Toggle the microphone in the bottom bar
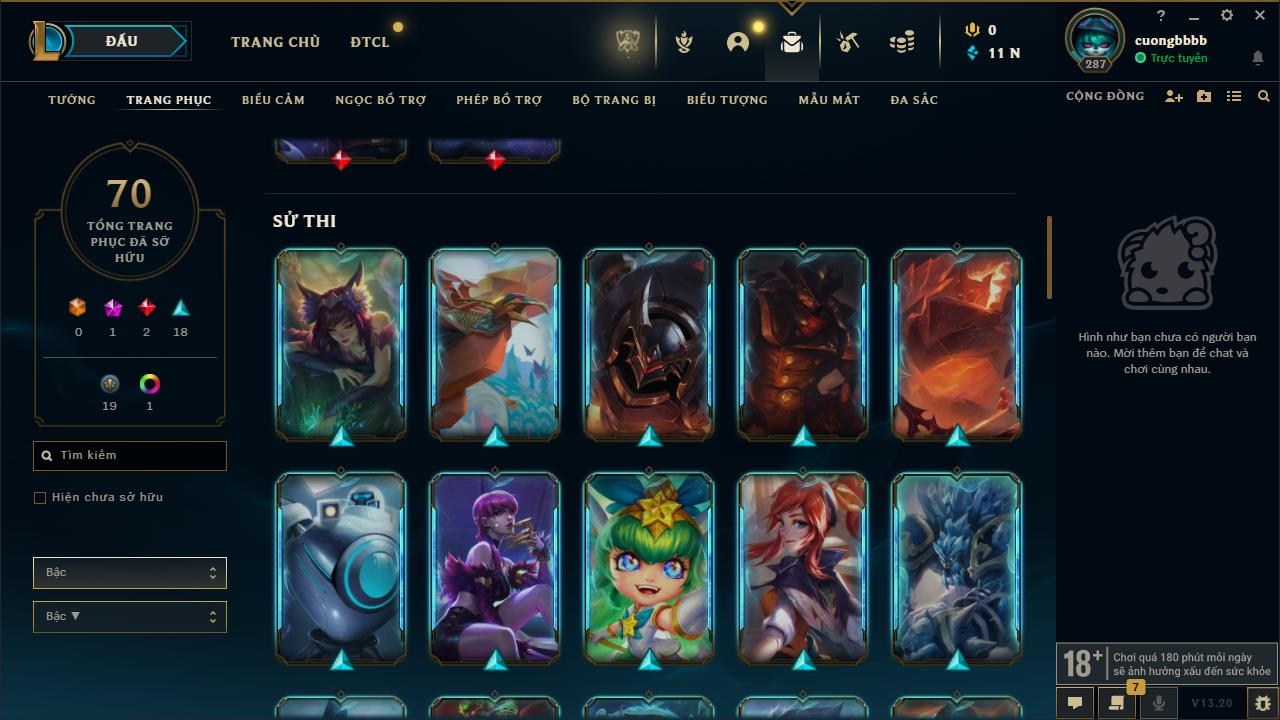 pyautogui.click(x=1158, y=703)
